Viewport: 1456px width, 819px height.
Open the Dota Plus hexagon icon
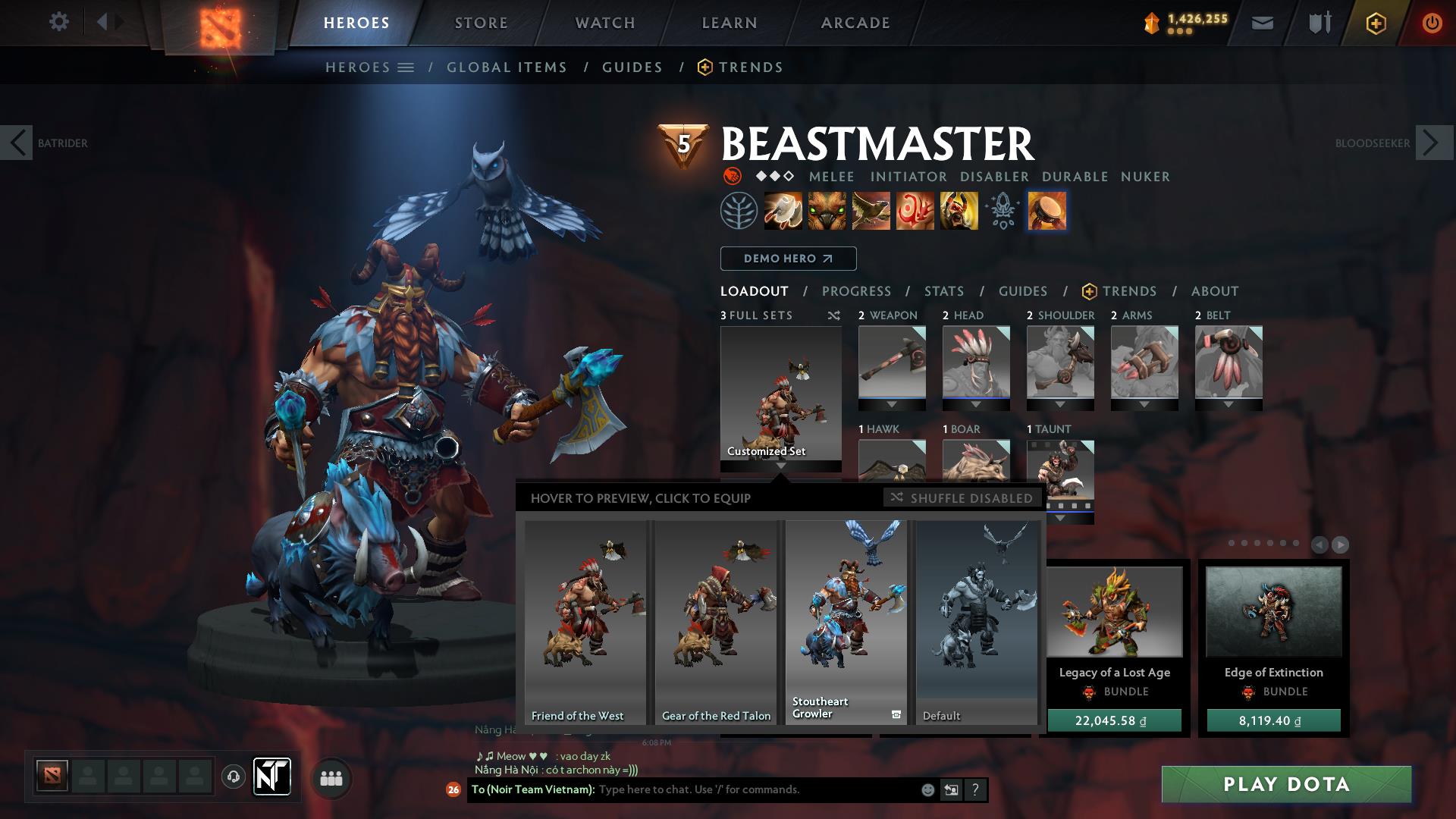[x=1378, y=22]
